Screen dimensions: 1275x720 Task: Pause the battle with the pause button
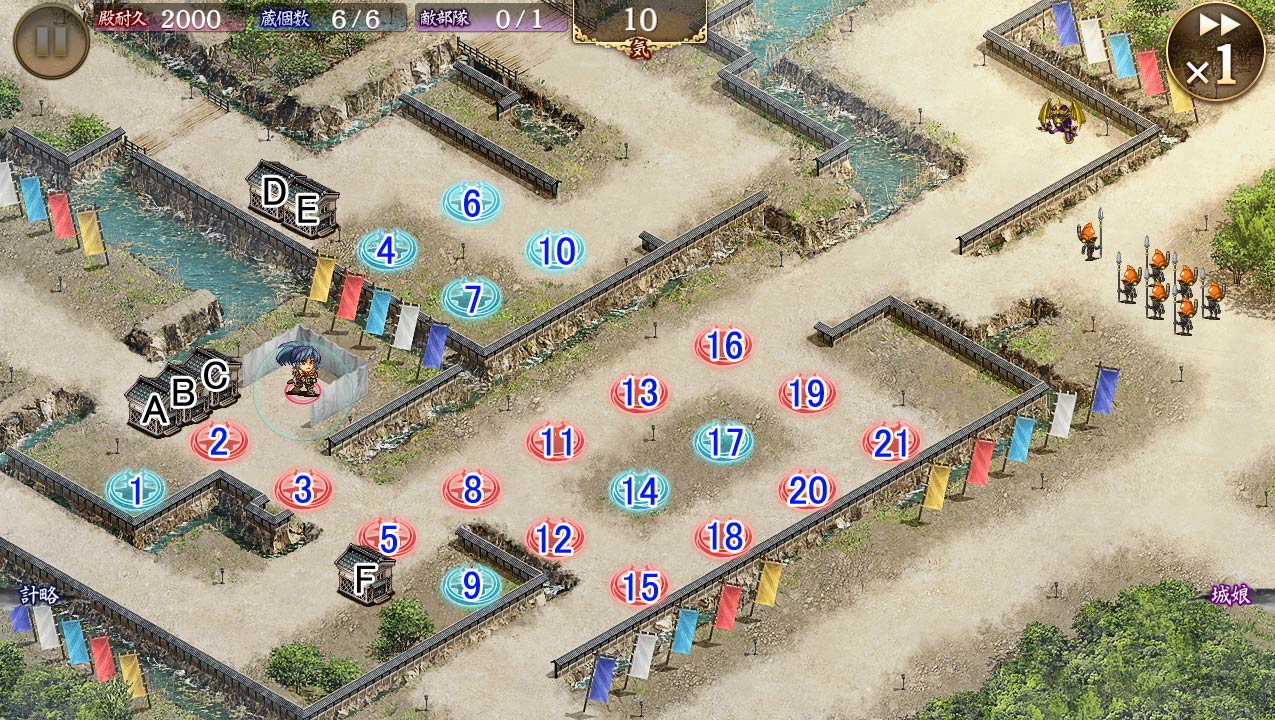pyautogui.click(x=51, y=41)
